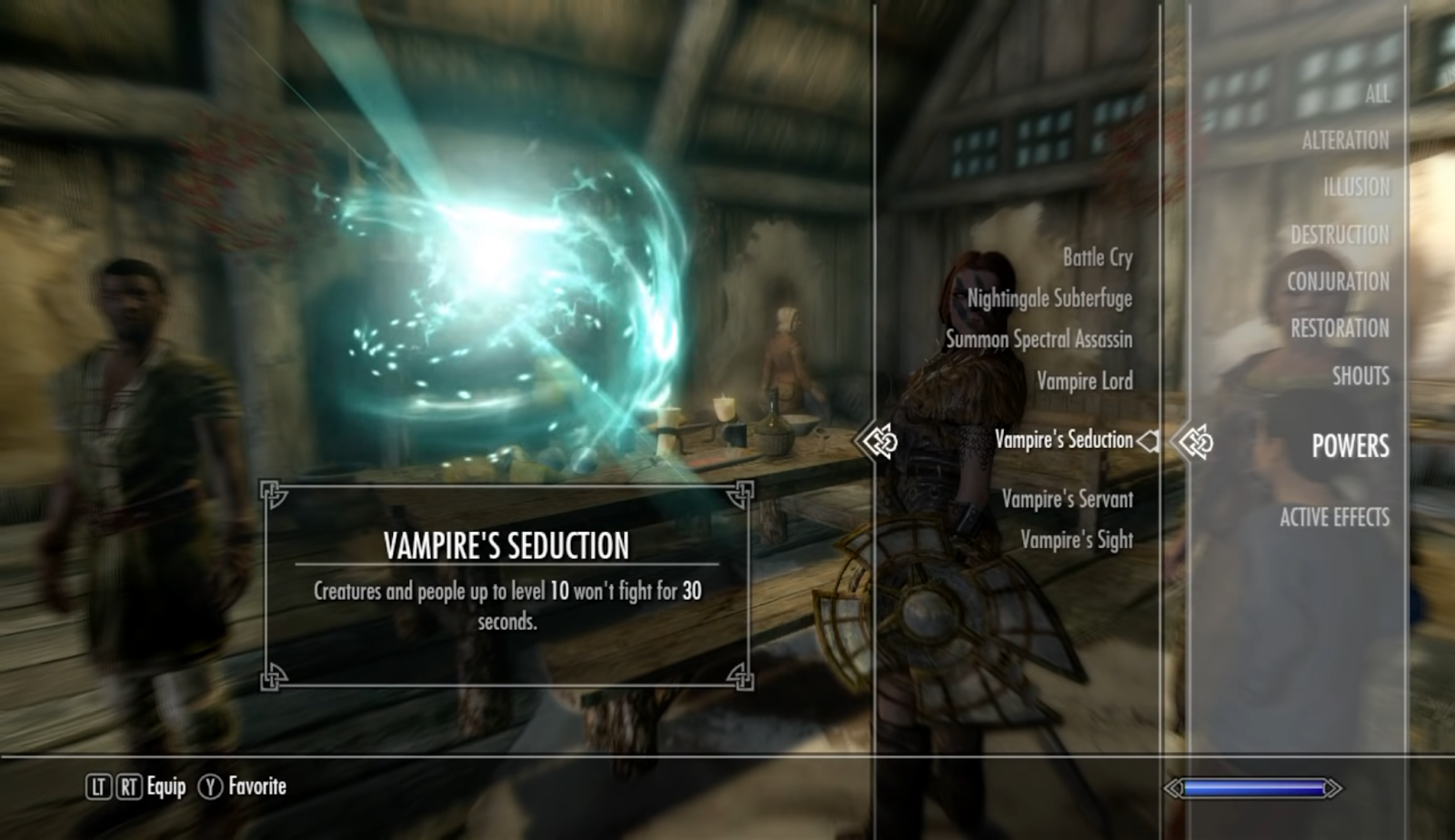Screen dimensions: 1455x840
Task: Pick the Vampire Lord power
Action: click(1084, 381)
